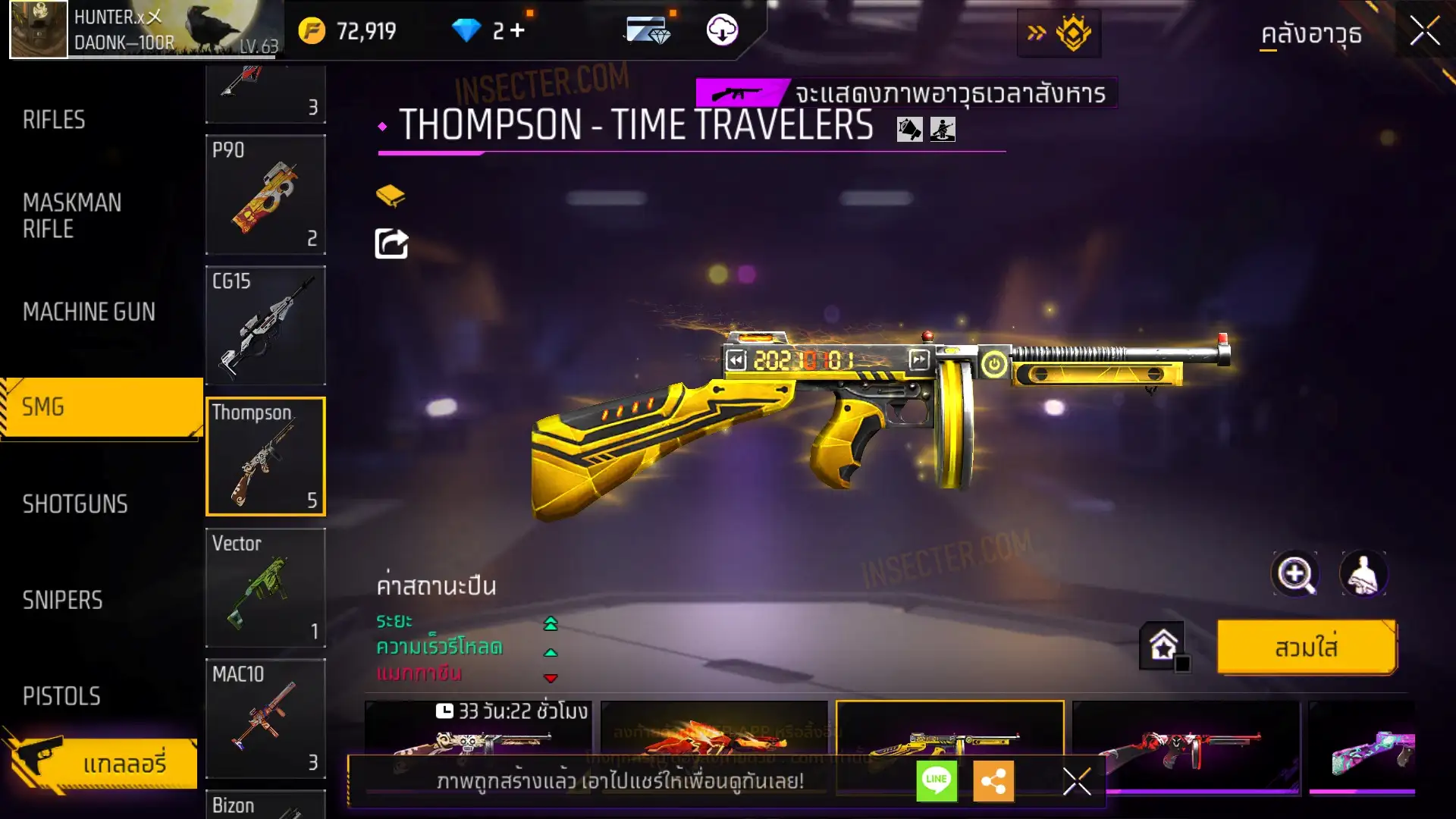Screen dimensions: 1456x819
Task: Pick the MAC10 weapon tile
Action: pyautogui.click(x=265, y=719)
